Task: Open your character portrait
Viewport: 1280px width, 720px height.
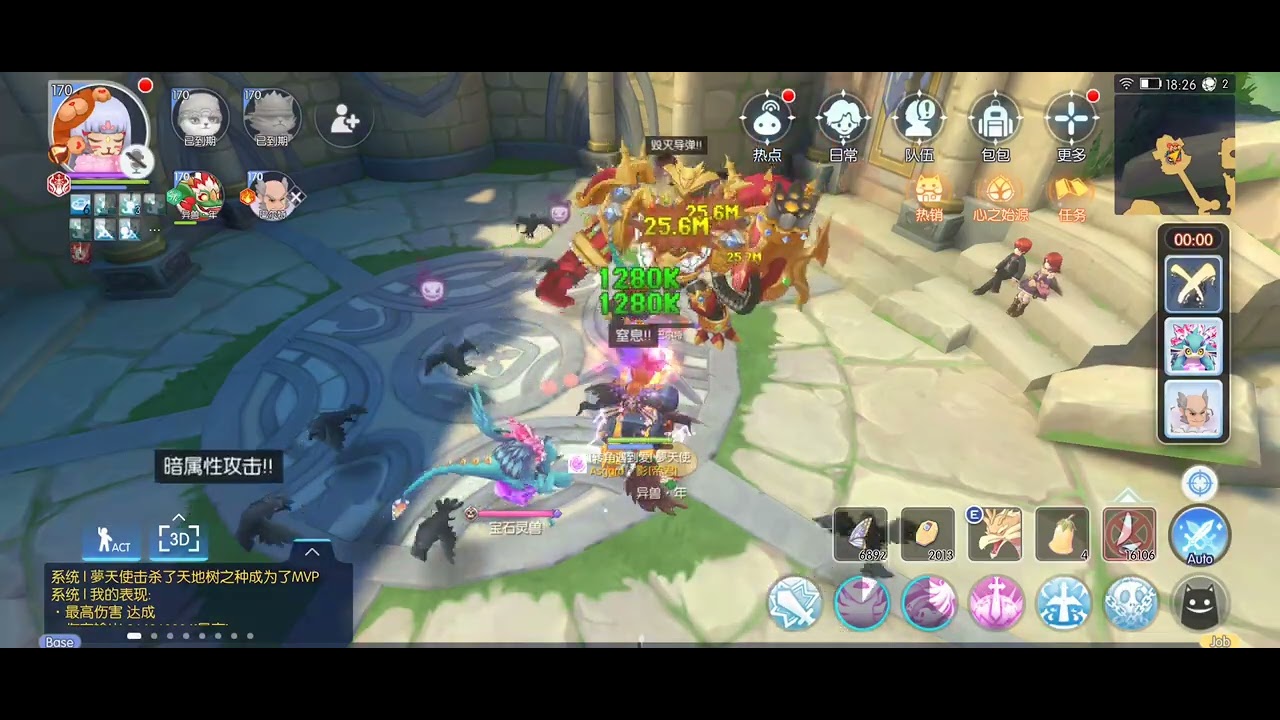Action: (100, 130)
